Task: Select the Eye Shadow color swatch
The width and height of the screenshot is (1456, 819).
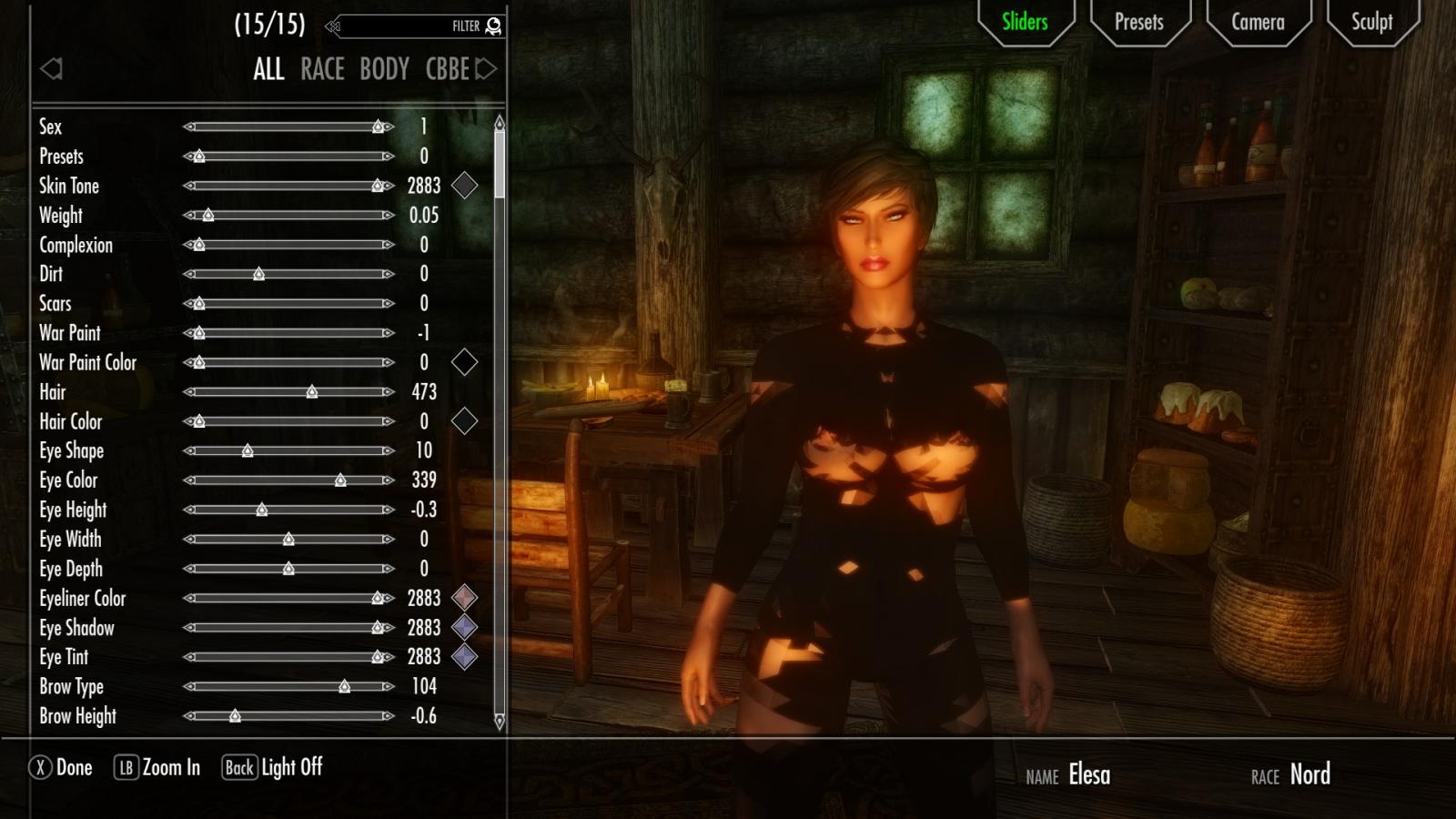Action: pos(464,627)
